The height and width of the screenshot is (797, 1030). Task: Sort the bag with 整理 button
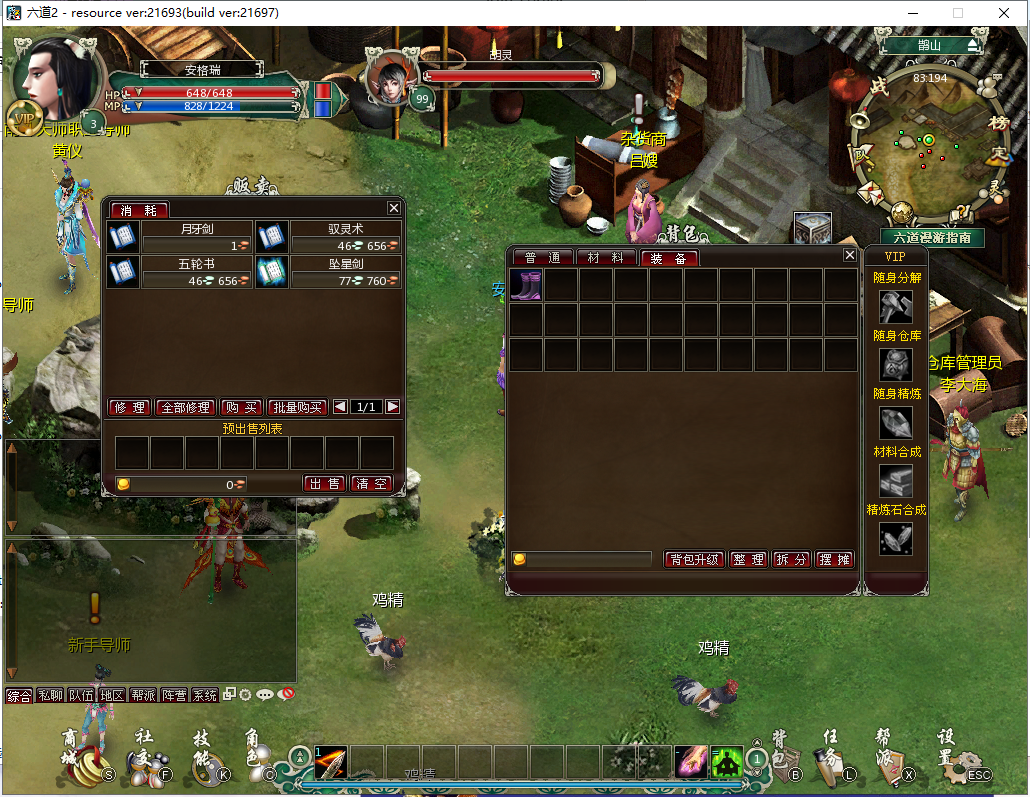[x=748, y=559]
